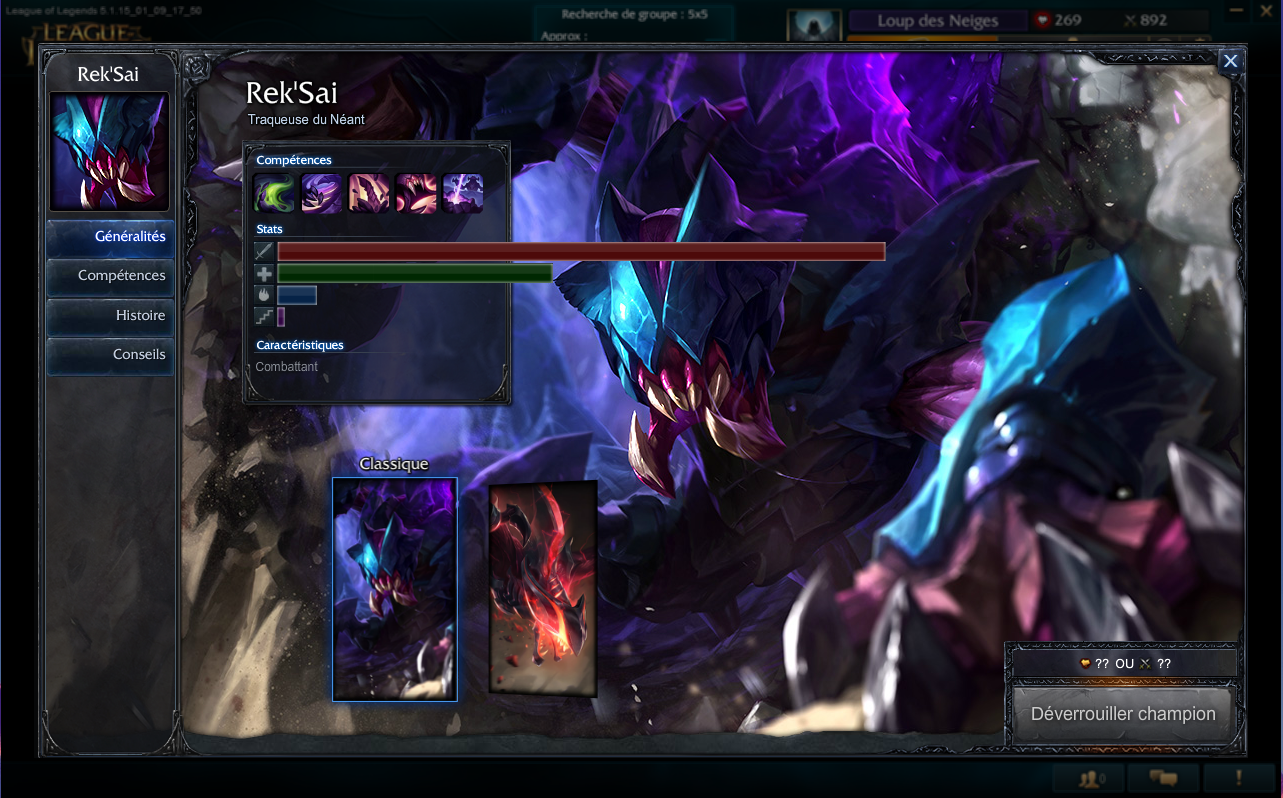Click Rek'Sai portrait in the left sidebar
1283x798 pixels.
click(109, 150)
